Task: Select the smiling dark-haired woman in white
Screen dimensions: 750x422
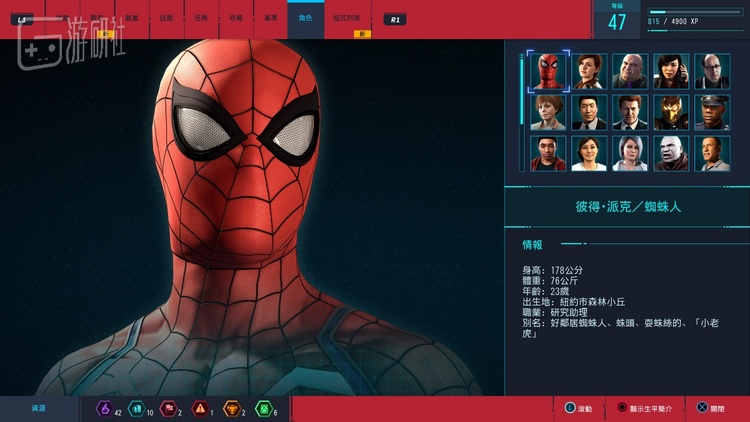Action: click(590, 153)
